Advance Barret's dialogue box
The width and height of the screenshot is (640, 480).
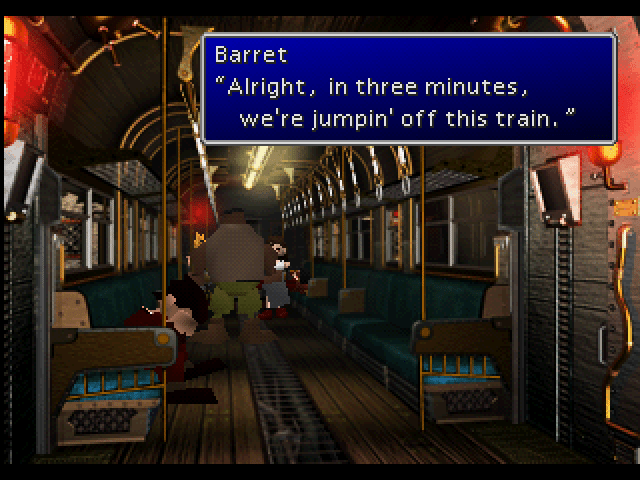coord(408,88)
